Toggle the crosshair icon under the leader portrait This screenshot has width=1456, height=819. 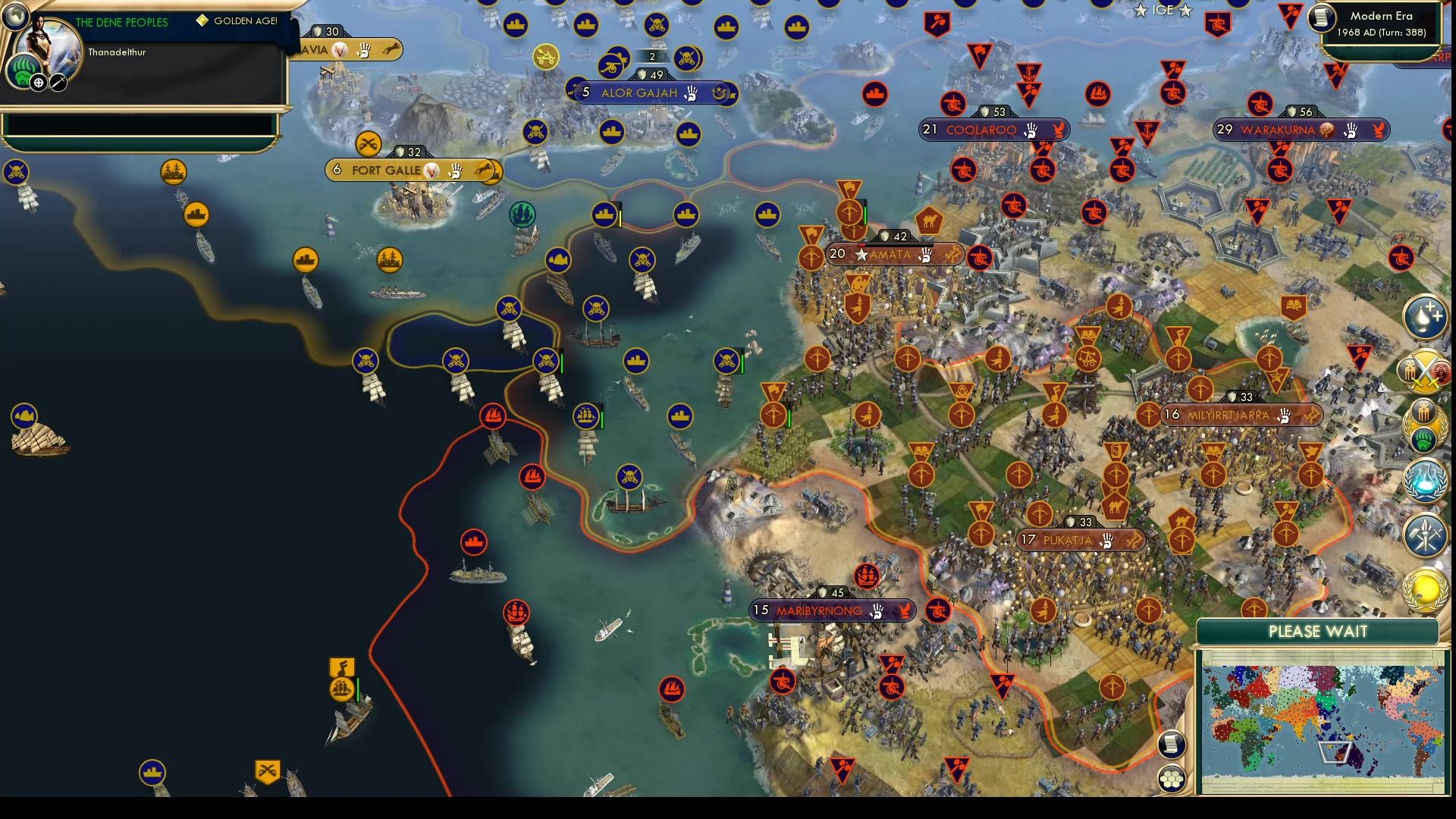tap(38, 83)
